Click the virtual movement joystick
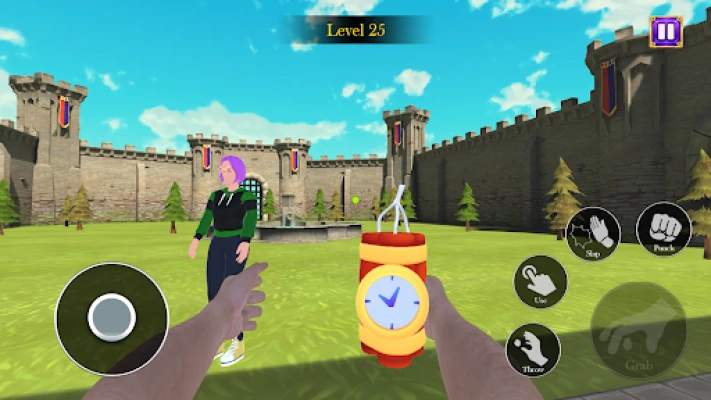Screen dimensions: 711x400 coord(111,319)
